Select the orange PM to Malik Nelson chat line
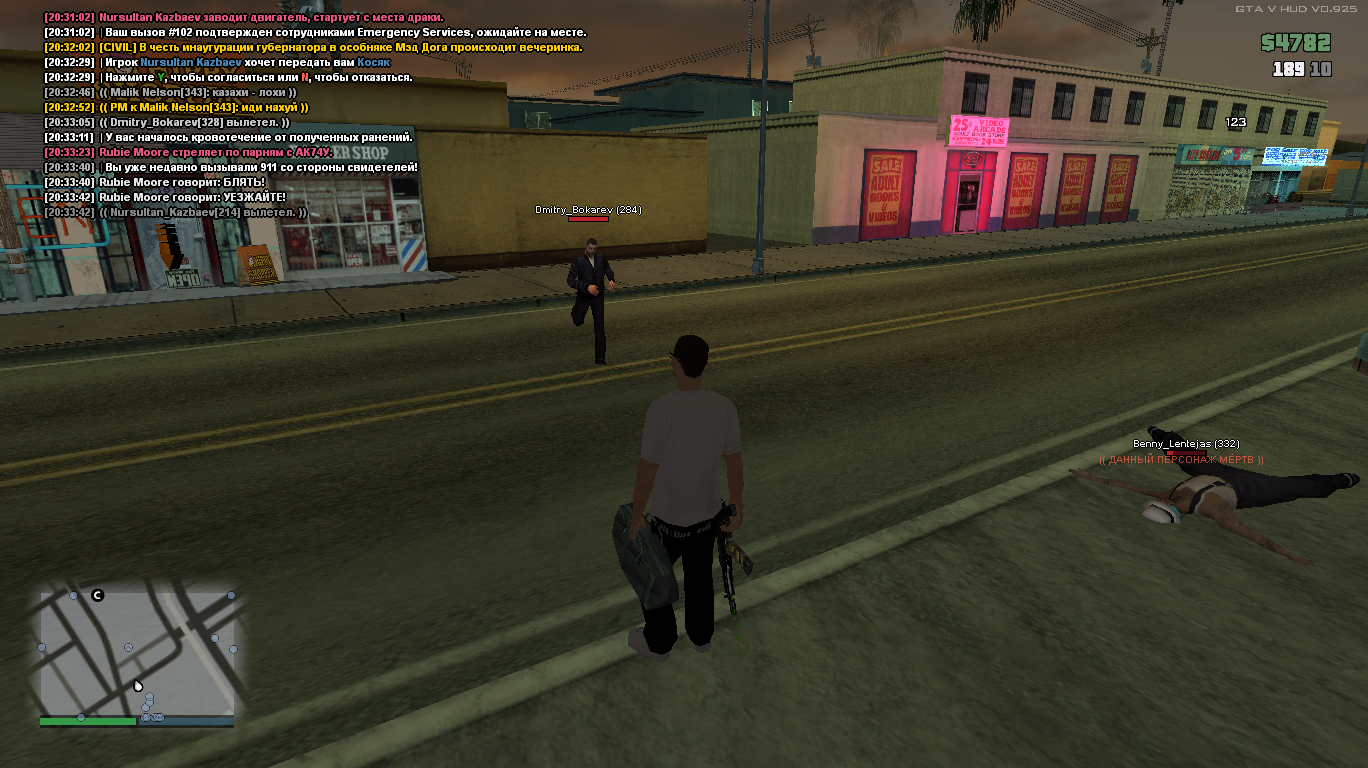The height and width of the screenshot is (768, 1368). (x=176, y=107)
